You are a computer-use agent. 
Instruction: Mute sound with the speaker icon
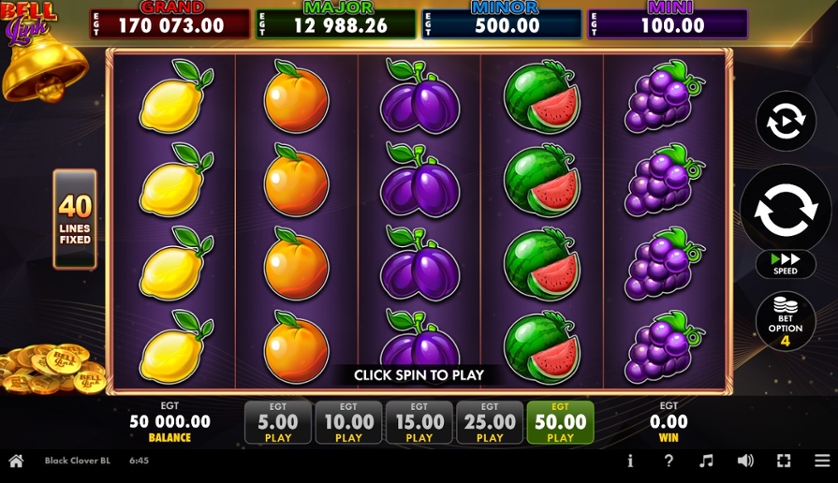pyautogui.click(x=745, y=461)
